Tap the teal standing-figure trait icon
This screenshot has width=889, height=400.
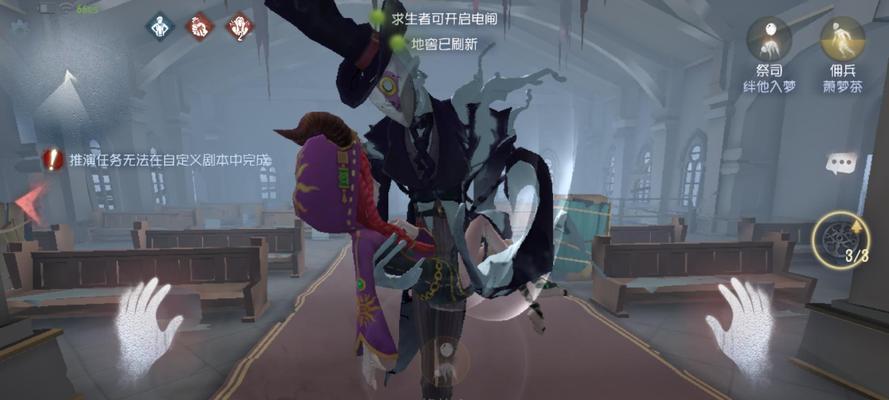tap(160, 26)
